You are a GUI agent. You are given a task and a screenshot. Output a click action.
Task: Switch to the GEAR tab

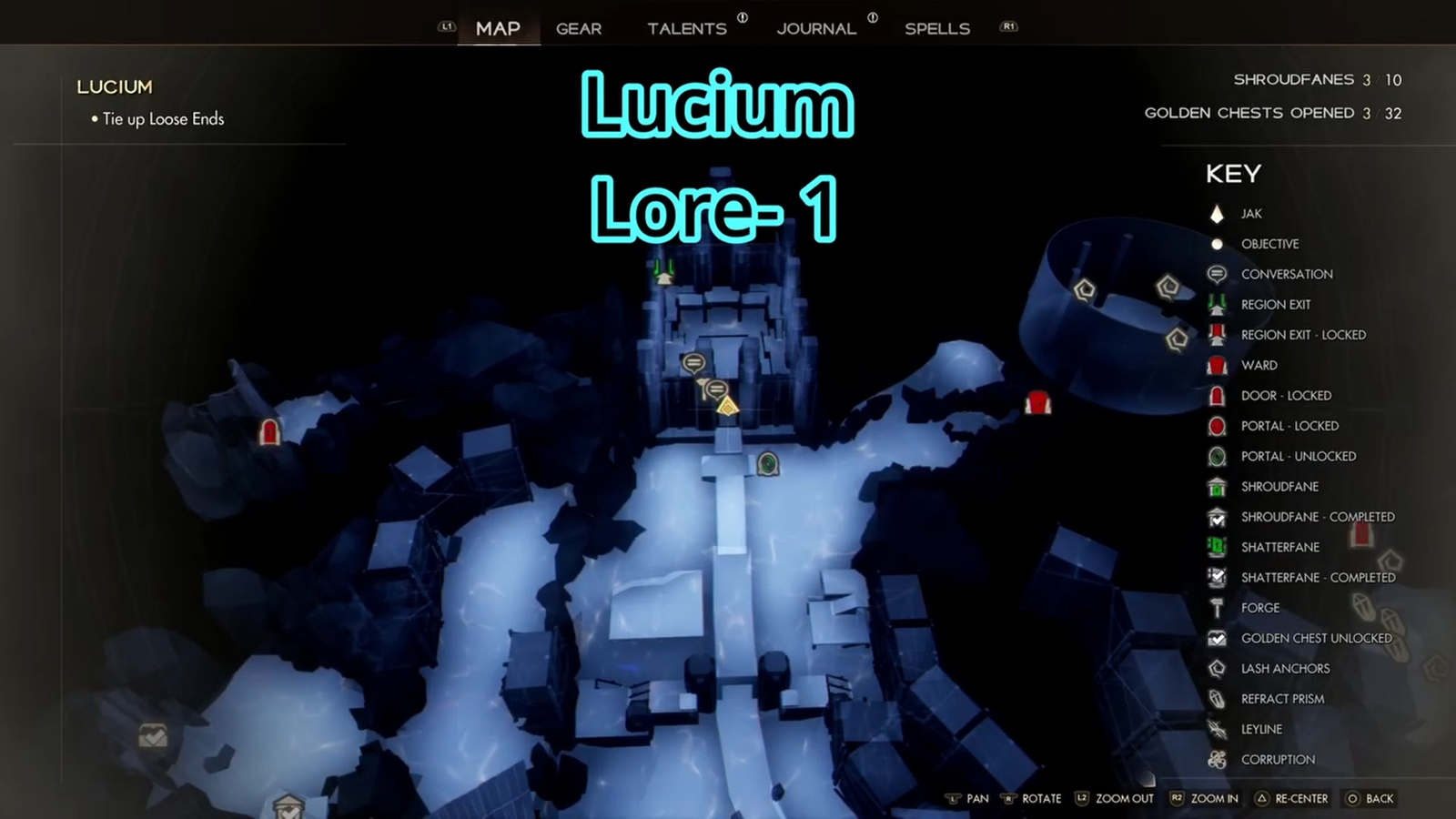(x=580, y=28)
